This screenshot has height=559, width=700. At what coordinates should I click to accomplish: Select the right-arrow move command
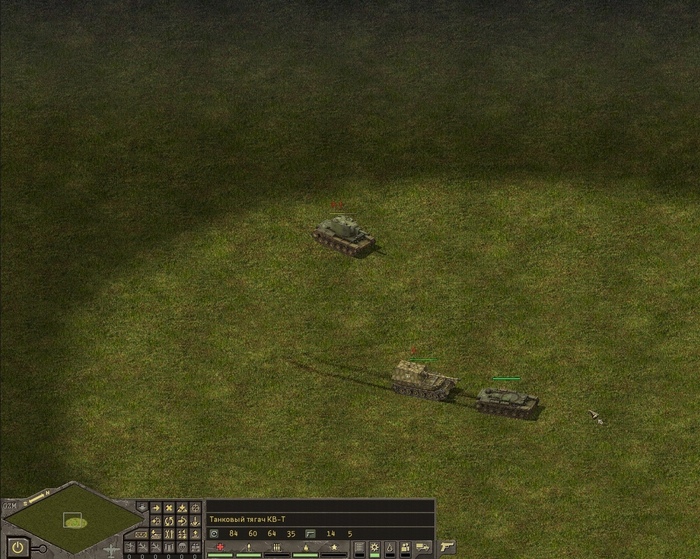pos(155,508)
